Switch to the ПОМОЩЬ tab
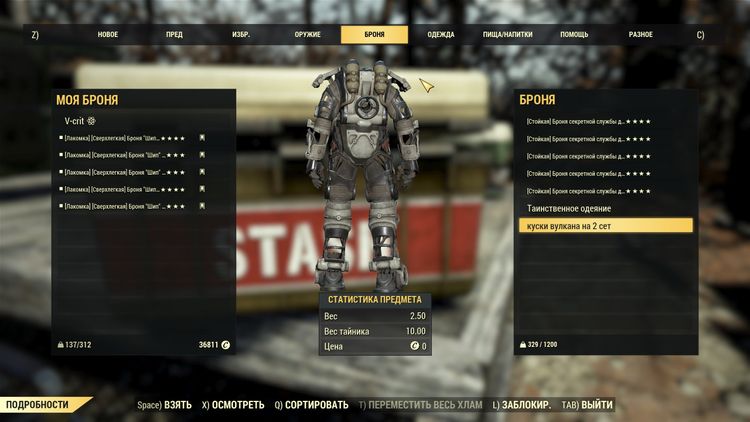This screenshot has height=422, width=750. [574, 34]
